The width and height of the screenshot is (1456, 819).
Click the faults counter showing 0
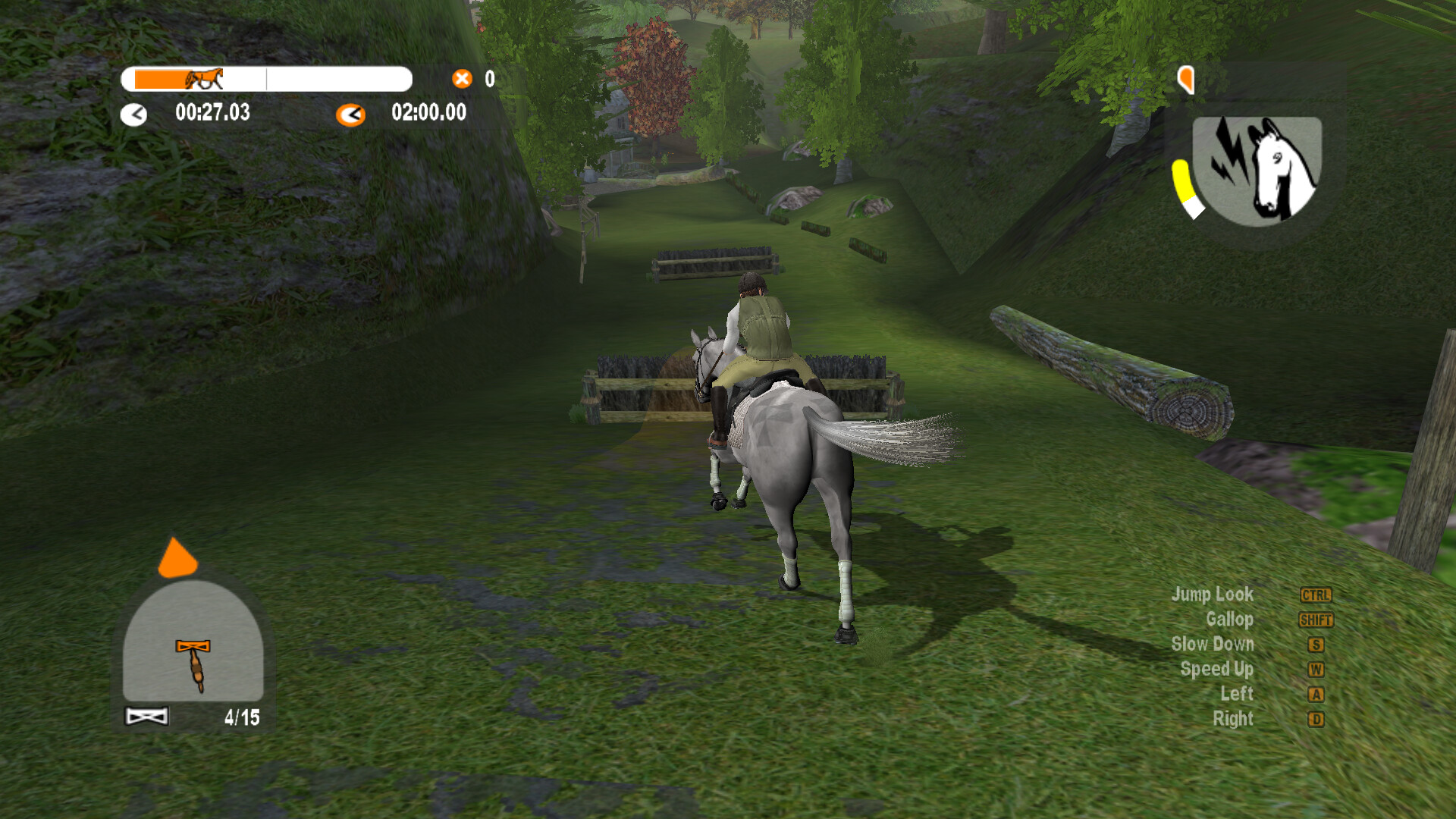click(x=489, y=79)
